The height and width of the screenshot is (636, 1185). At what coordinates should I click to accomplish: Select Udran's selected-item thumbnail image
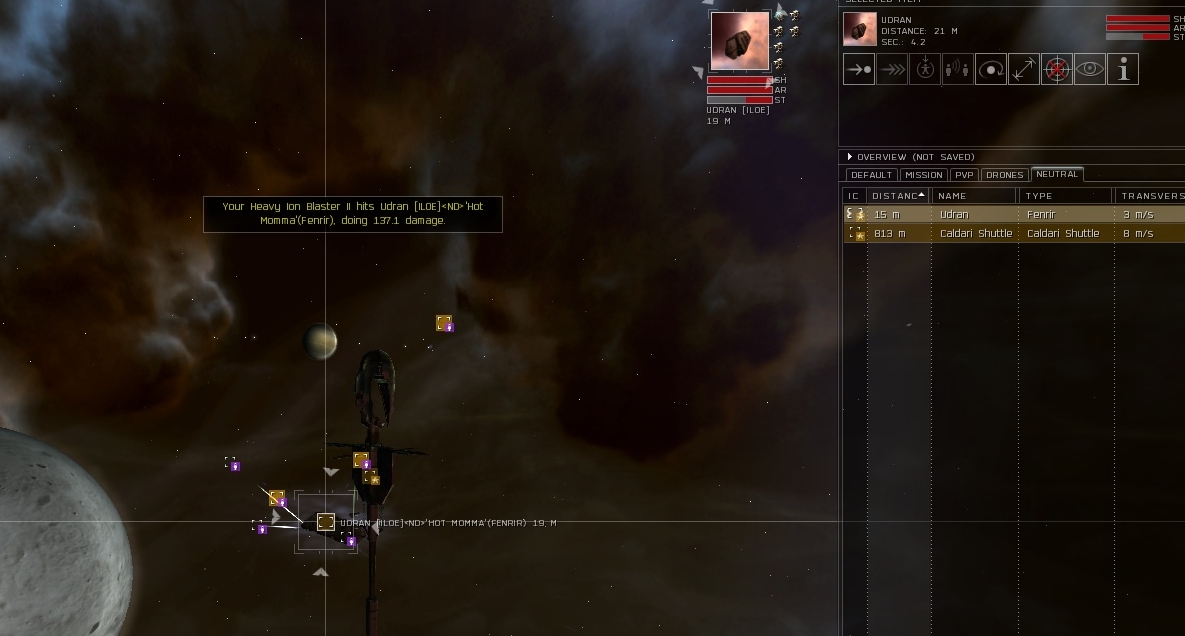[860, 30]
